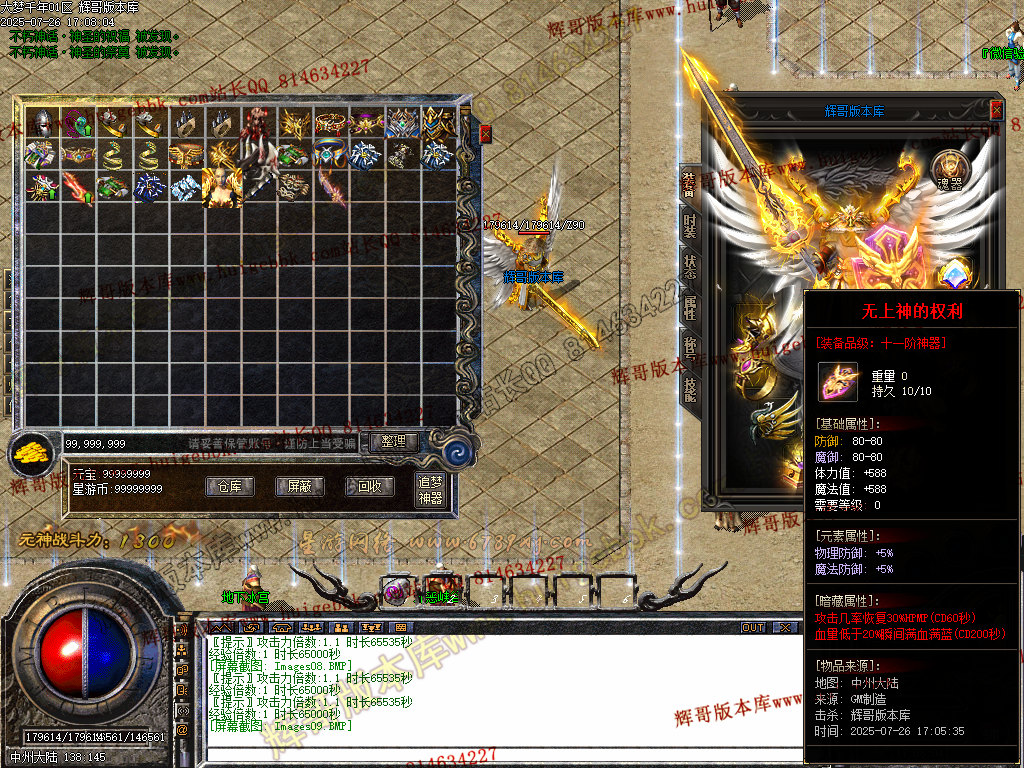The width and height of the screenshot is (1024, 768).
Task: Open the 追梦神器 panel
Action: [430, 490]
